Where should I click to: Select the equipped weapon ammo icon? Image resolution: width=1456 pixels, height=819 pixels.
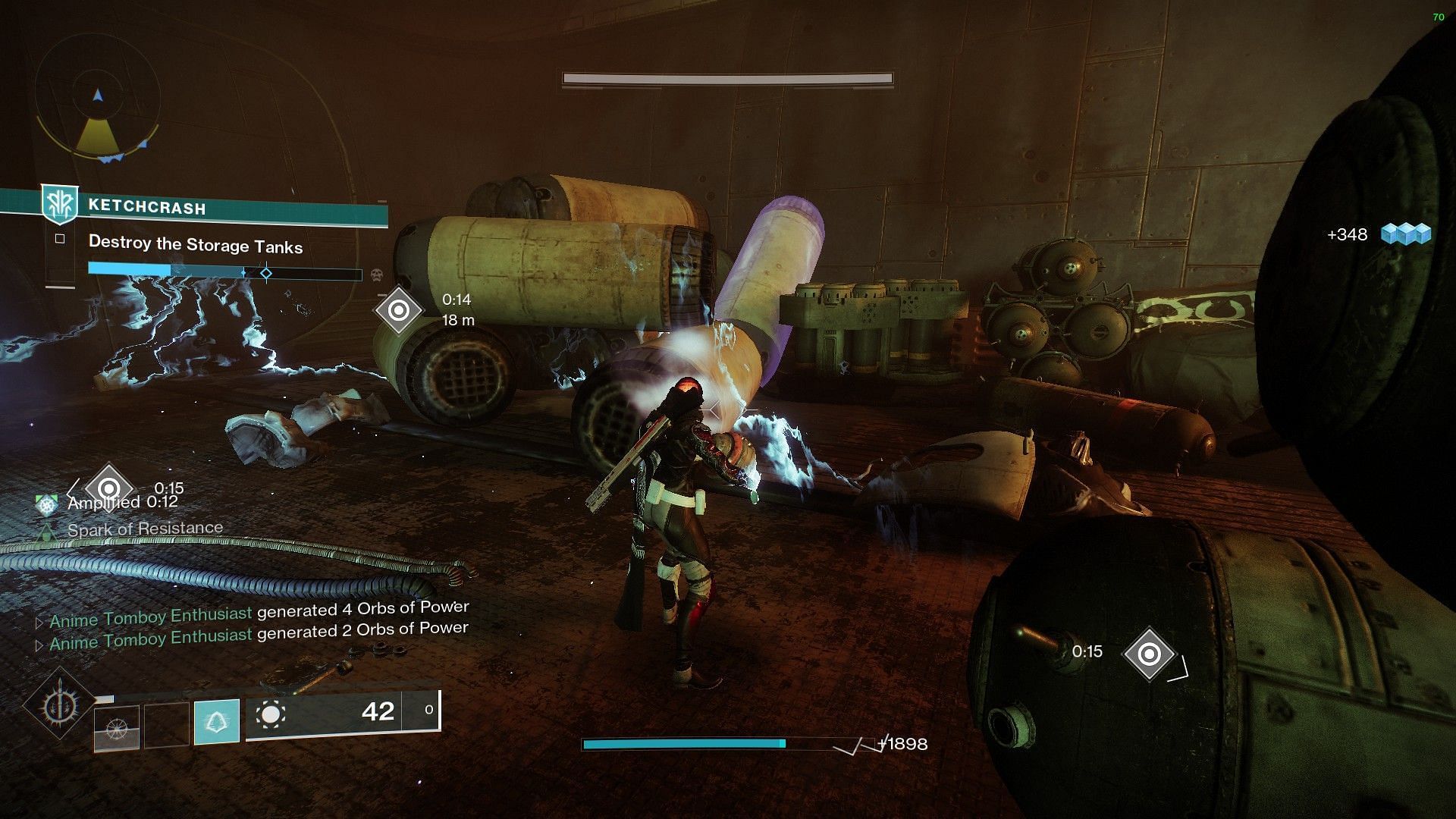pos(271,714)
